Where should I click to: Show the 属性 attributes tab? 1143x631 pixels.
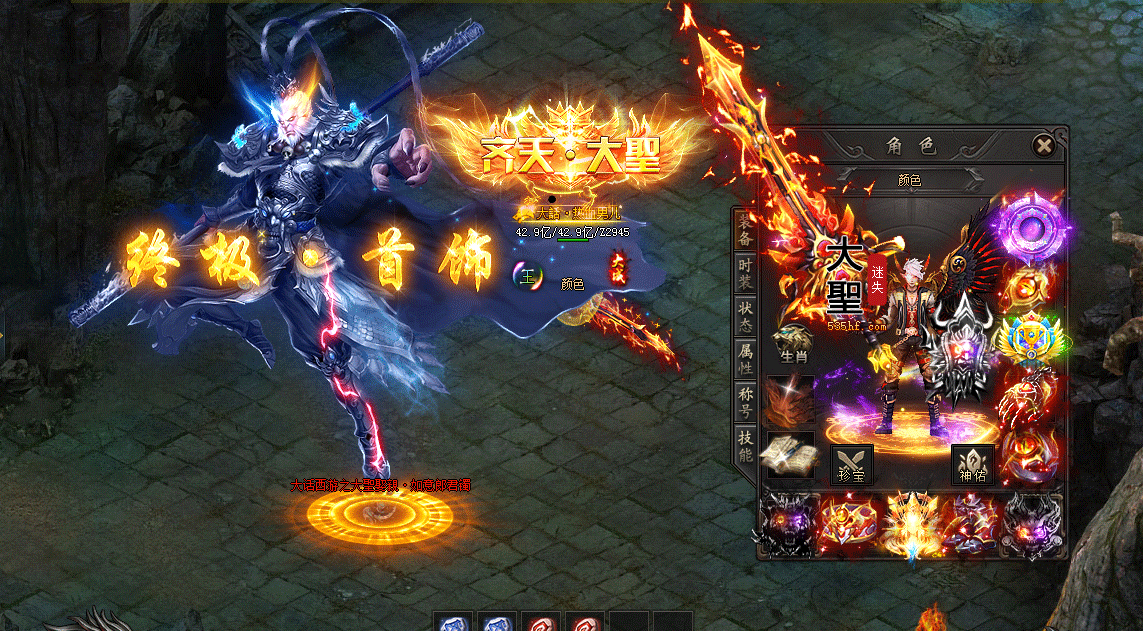pyautogui.click(x=745, y=357)
